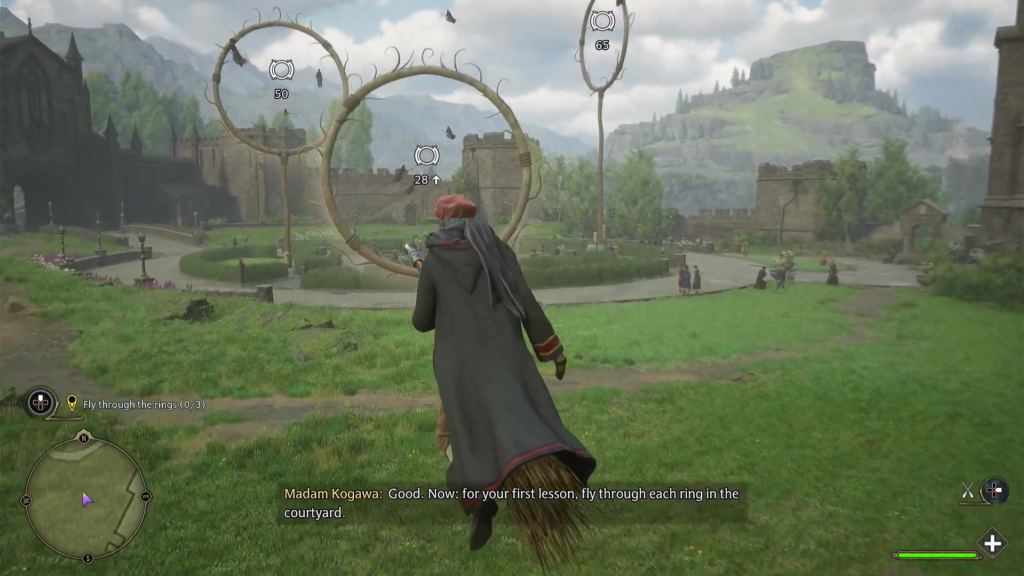Pick the ring waypoint marker showing 65

click(x=602, y=21)
